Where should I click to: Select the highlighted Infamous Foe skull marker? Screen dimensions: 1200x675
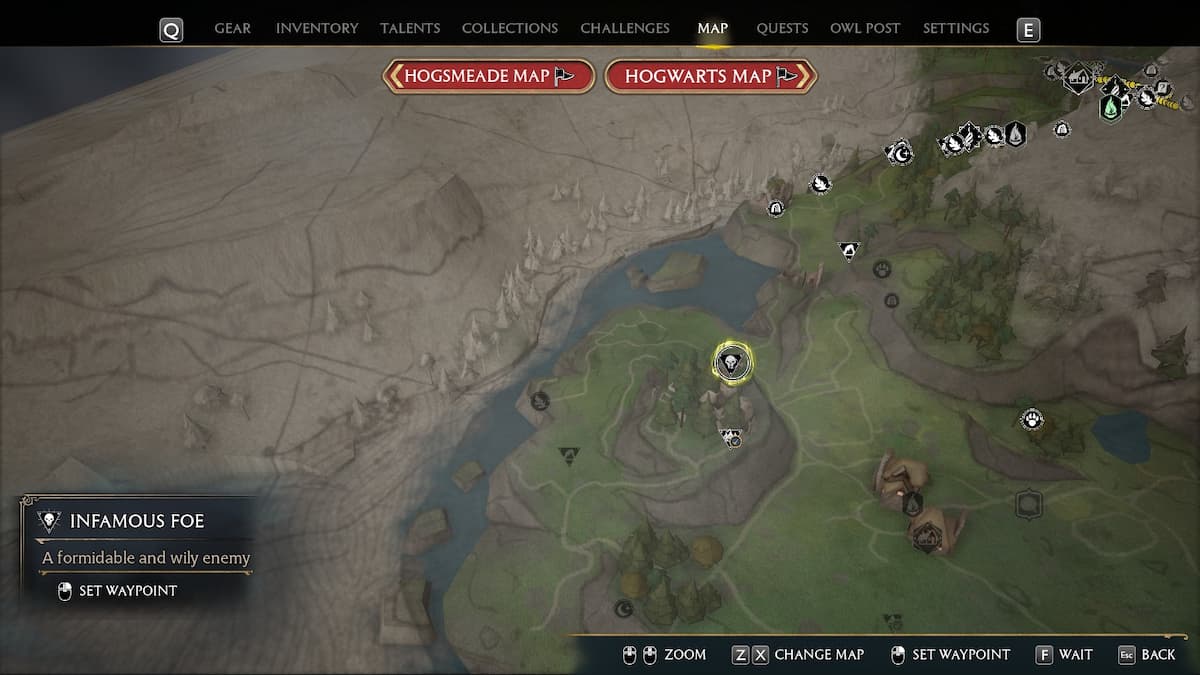[x=732, y=362]
